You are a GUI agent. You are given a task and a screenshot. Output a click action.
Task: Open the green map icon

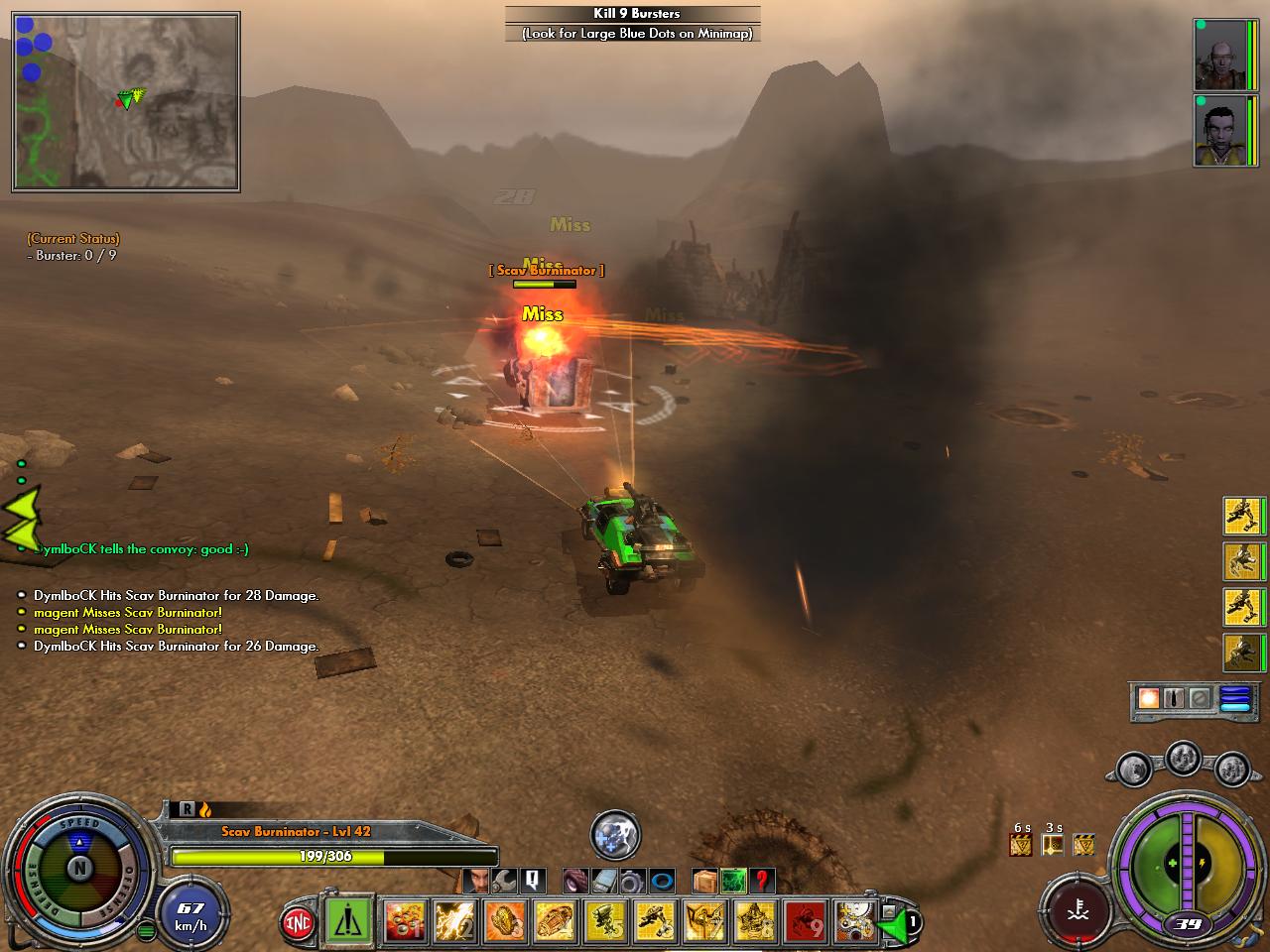tap(733, 880)
